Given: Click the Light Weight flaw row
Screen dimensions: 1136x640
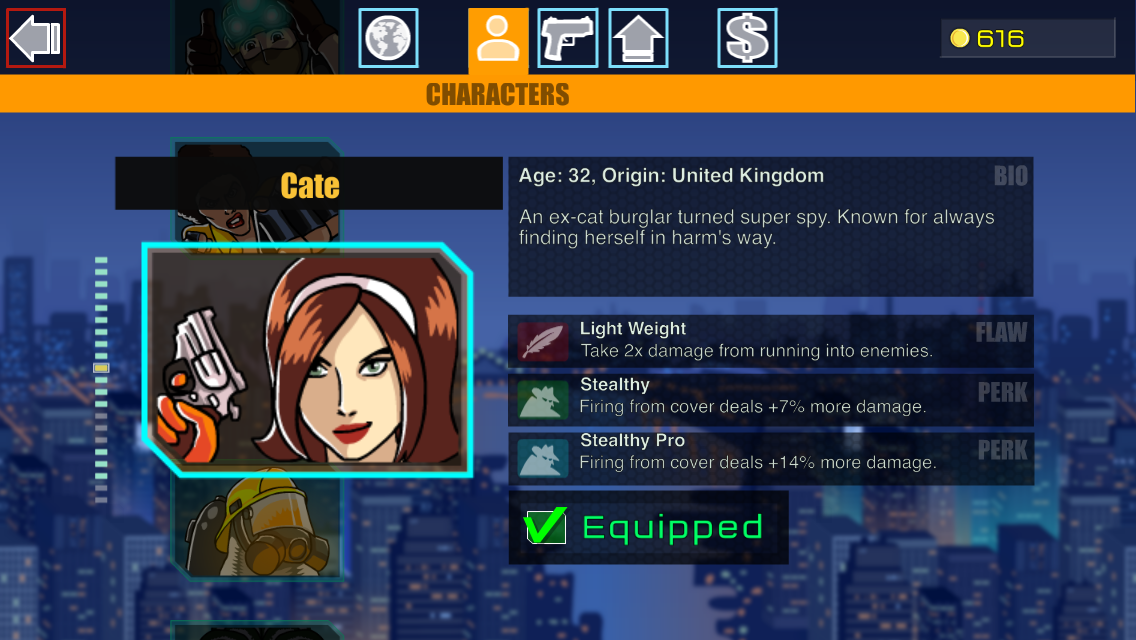Looking at the screenshot, I should click(x=770, y=340).
